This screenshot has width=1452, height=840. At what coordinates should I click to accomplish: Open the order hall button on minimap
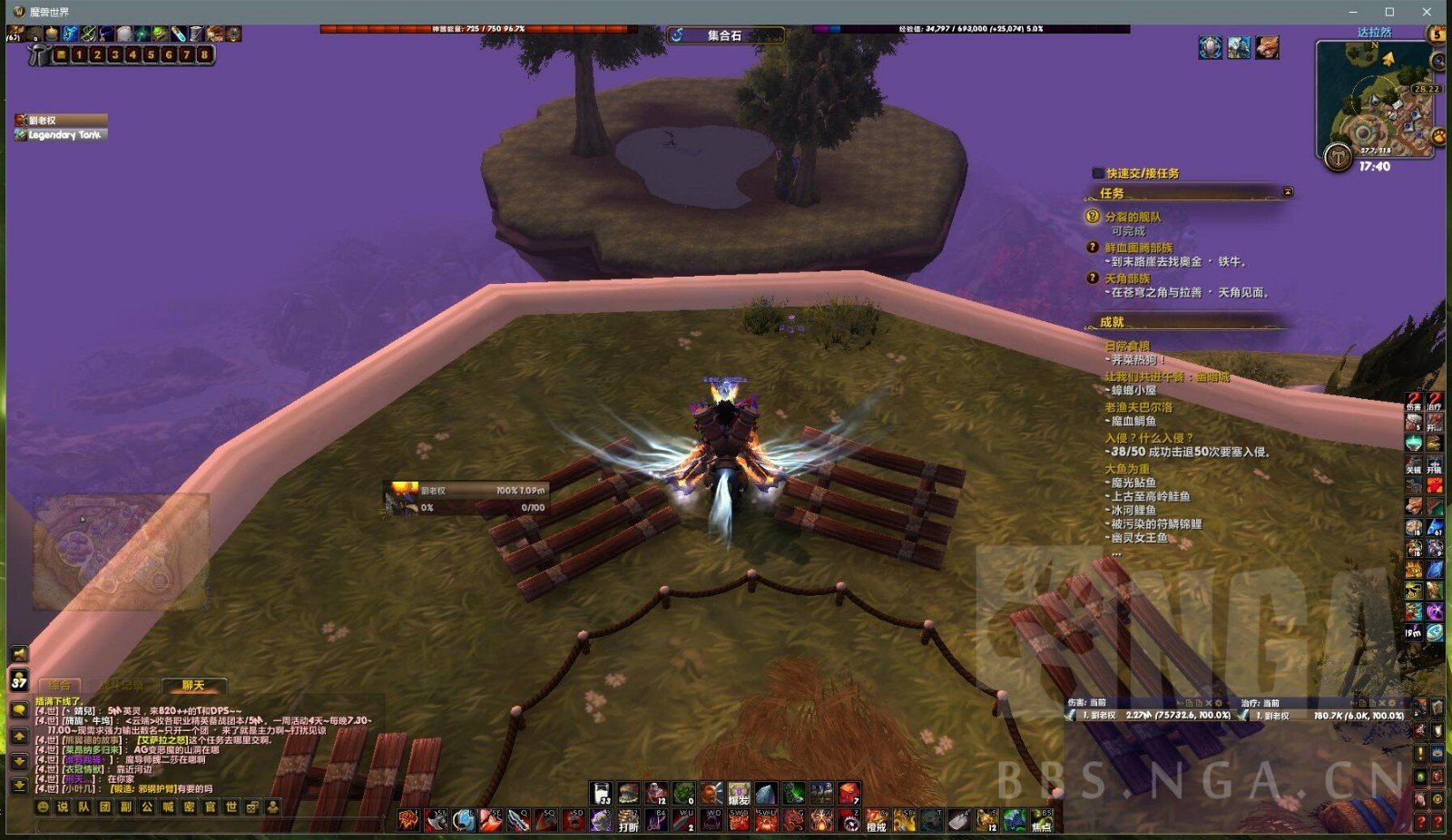coord(1338,157)
